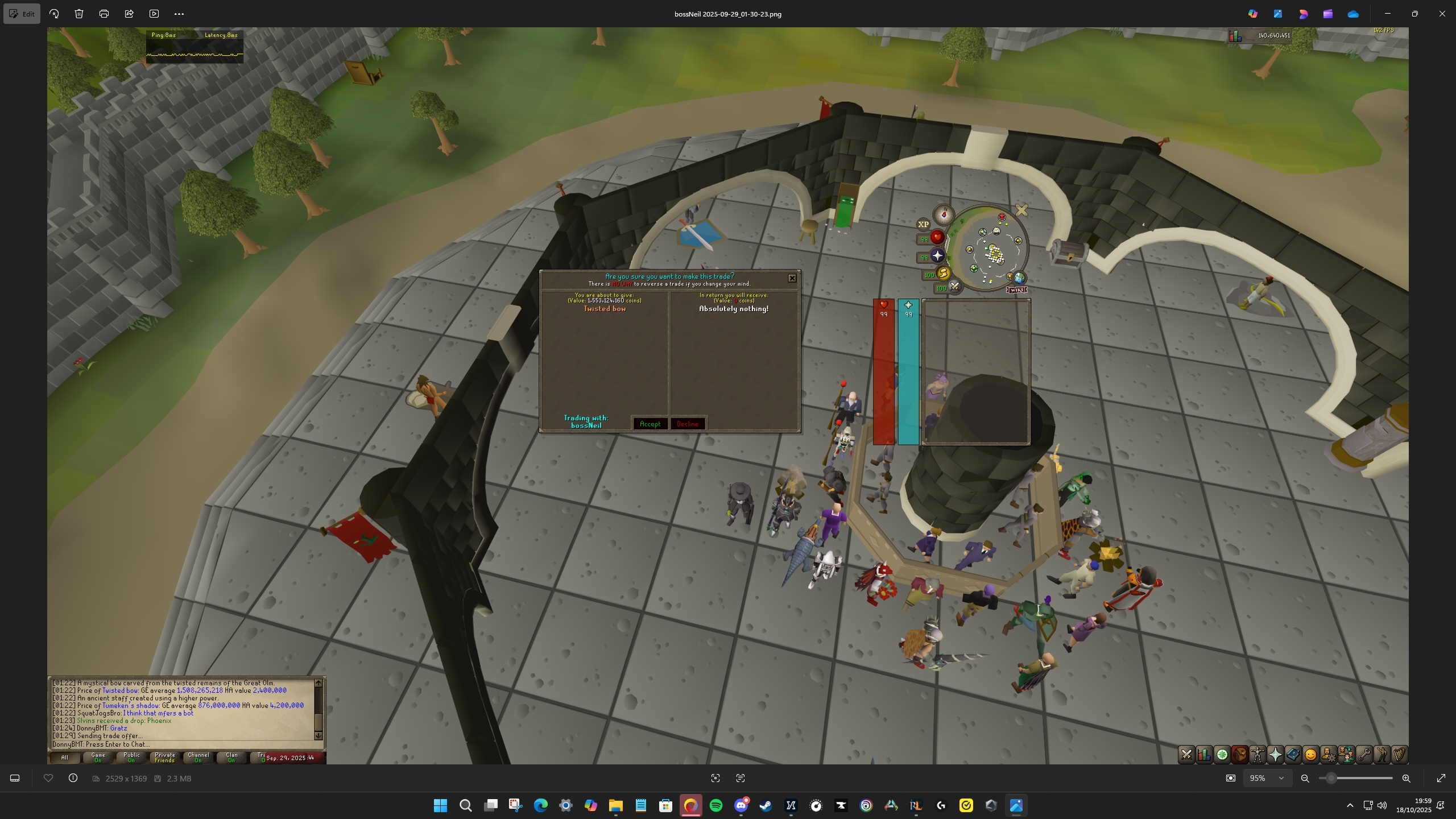The image size is (1456, 819).
Task: Show the All chat tab
Action: tap(64, 758)
